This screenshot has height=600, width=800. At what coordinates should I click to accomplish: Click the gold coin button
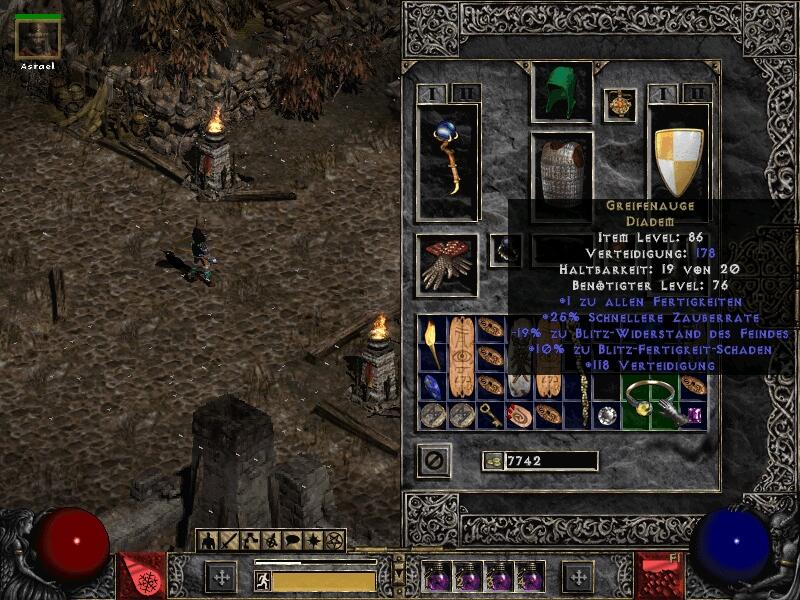pos(492,461)
